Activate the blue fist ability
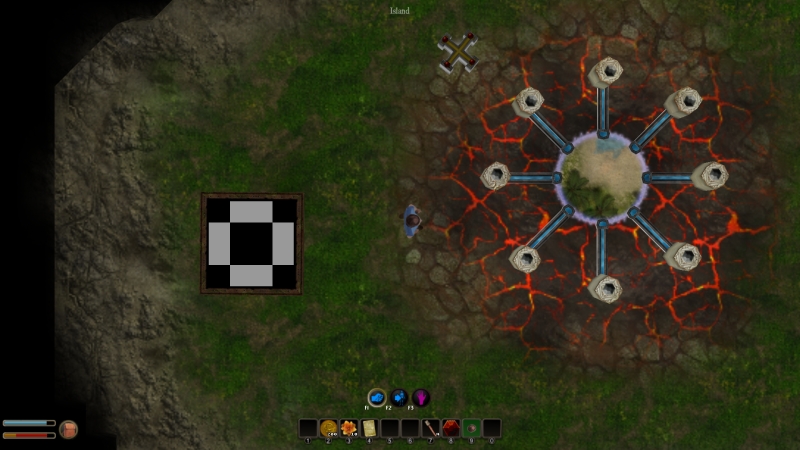 pos(377,397)
